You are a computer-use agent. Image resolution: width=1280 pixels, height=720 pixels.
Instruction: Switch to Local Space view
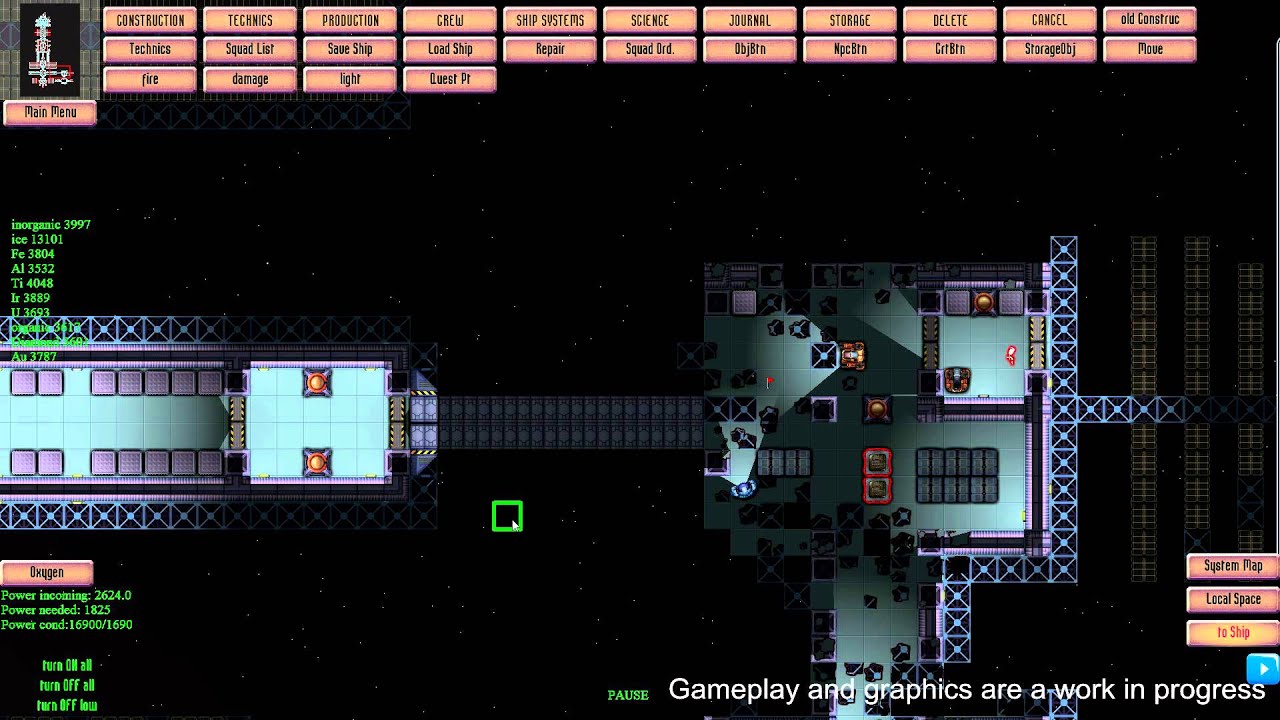(1233, 599)
